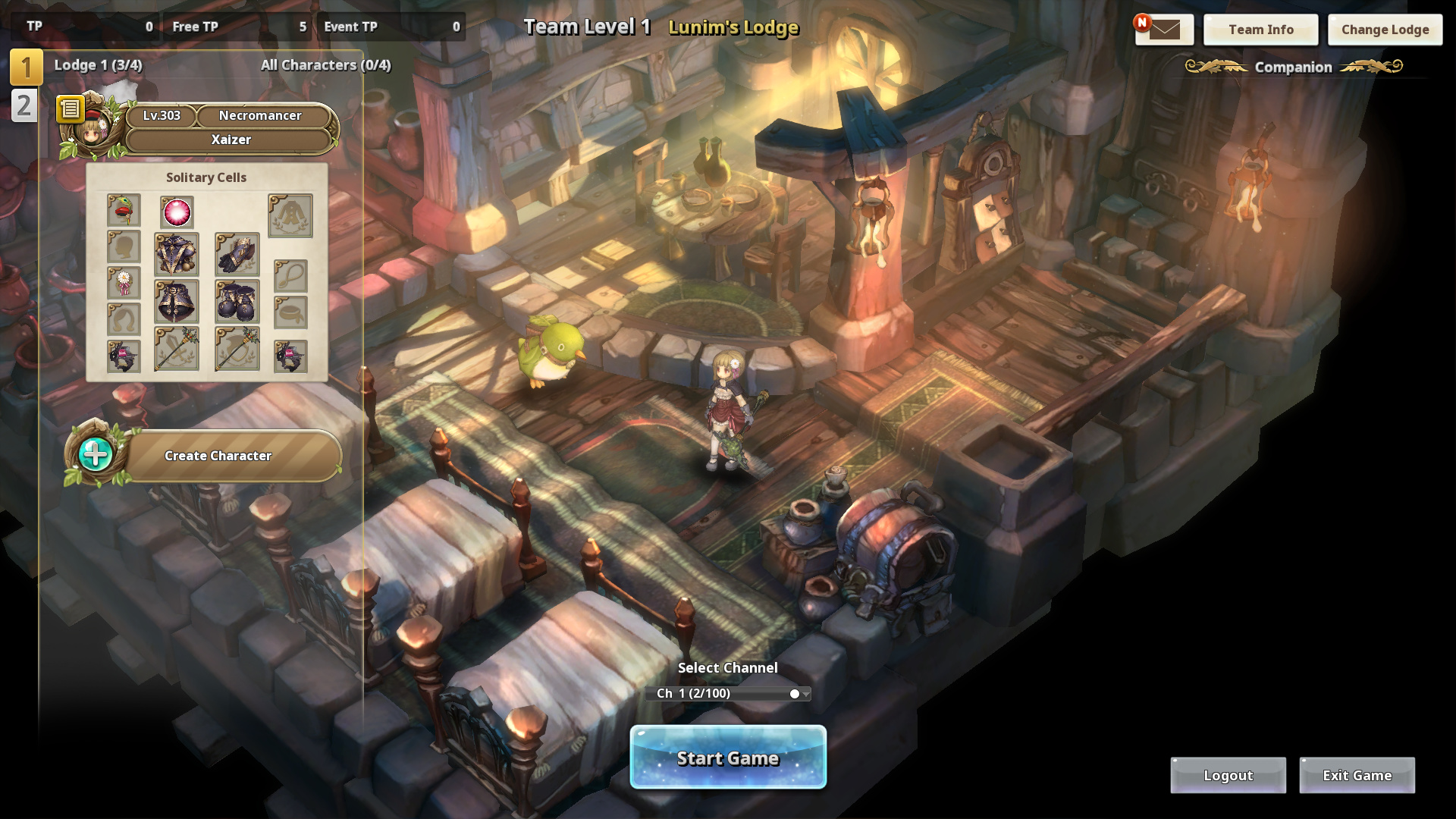Create a new character
This screenshot has width=1456, height=819.
[x=218, y=456]
